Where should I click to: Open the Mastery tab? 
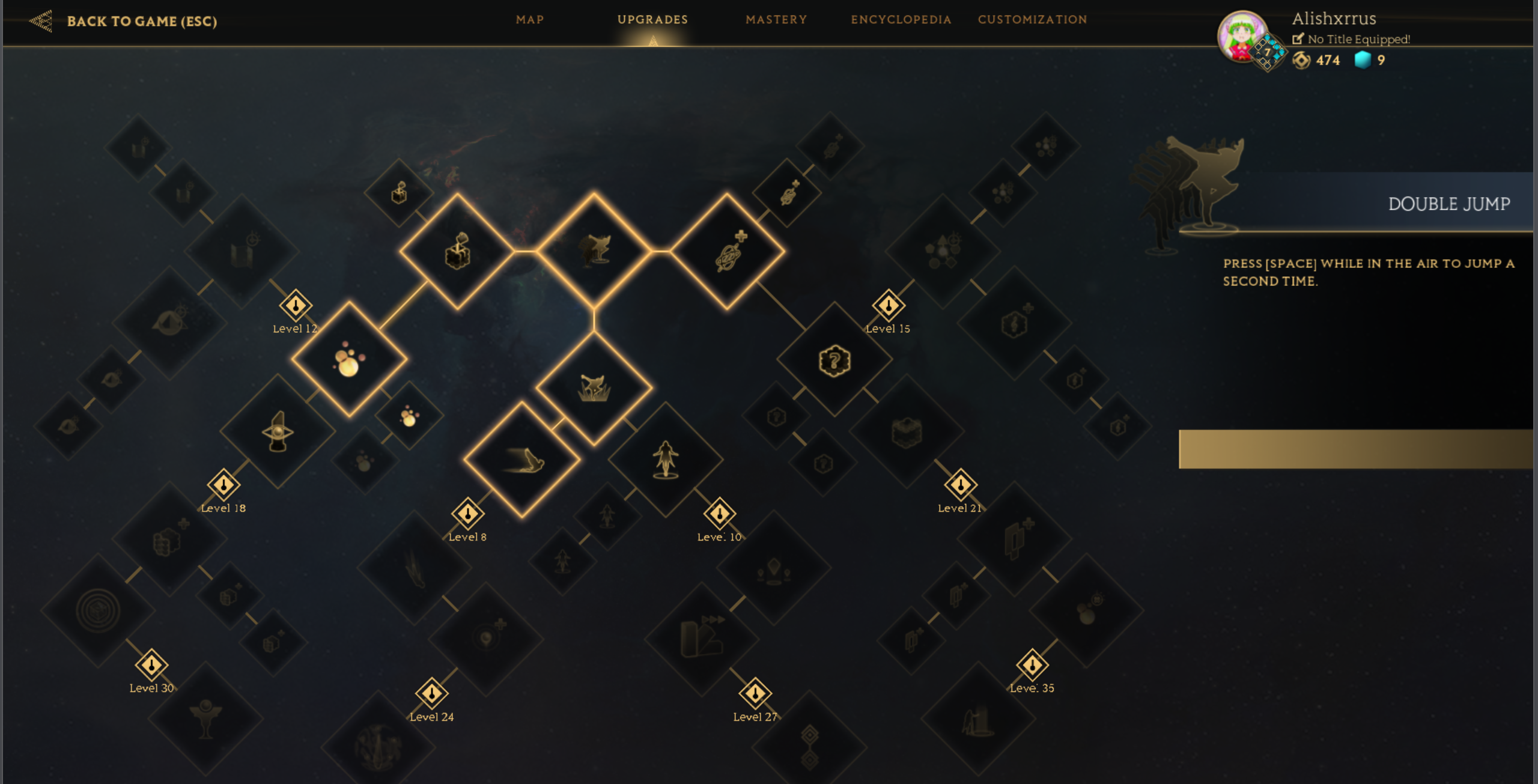[776, 19]
